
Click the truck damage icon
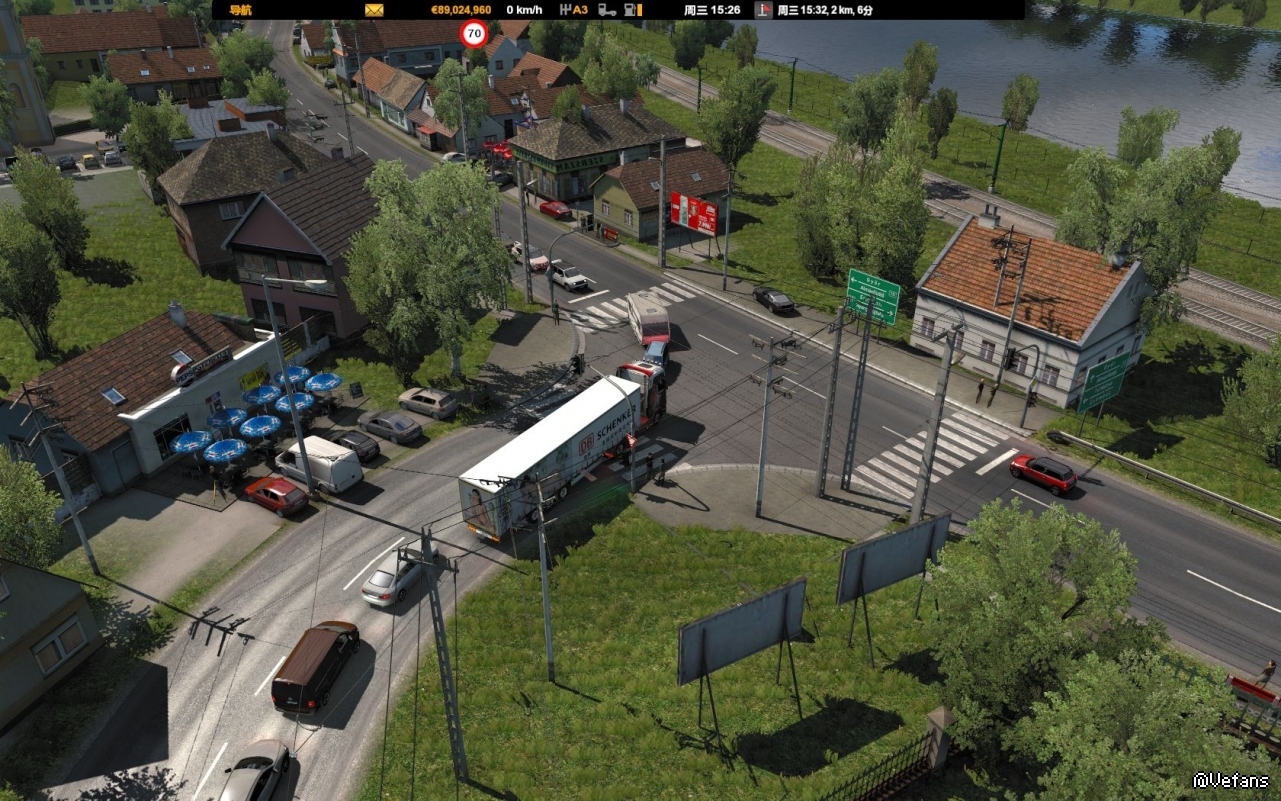[x=607, y=10]
